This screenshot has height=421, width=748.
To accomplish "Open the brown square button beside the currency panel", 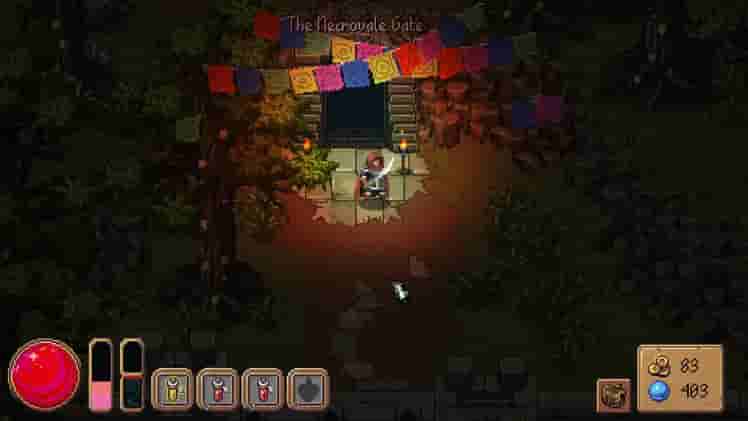I will click(613, 394).
